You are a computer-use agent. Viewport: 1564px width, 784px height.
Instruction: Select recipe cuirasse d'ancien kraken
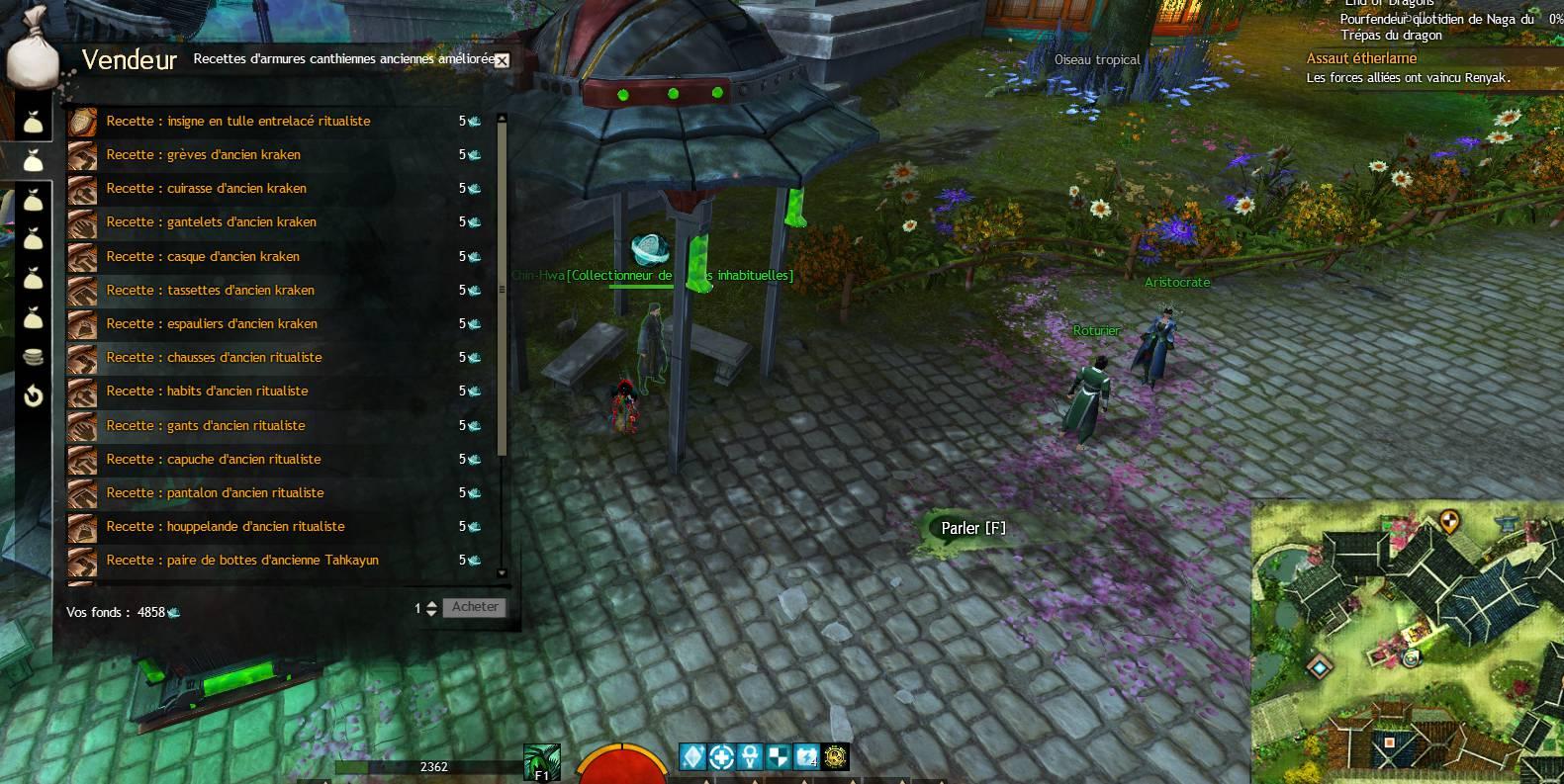(206, 189)
